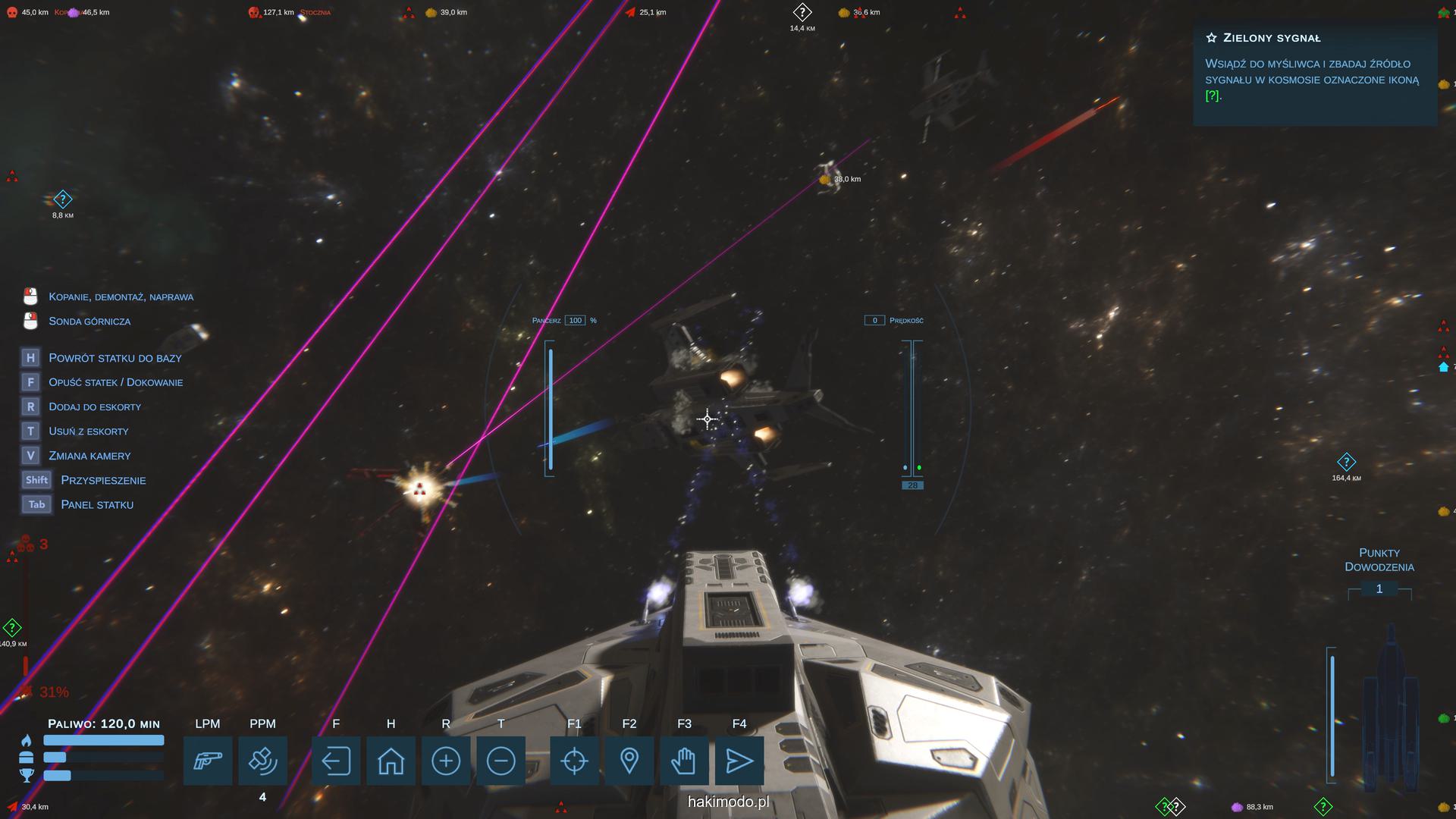Screen dimensions: 1456x819
Task: Choose the F4 arrow move command
Action: [x=739, y=761]
